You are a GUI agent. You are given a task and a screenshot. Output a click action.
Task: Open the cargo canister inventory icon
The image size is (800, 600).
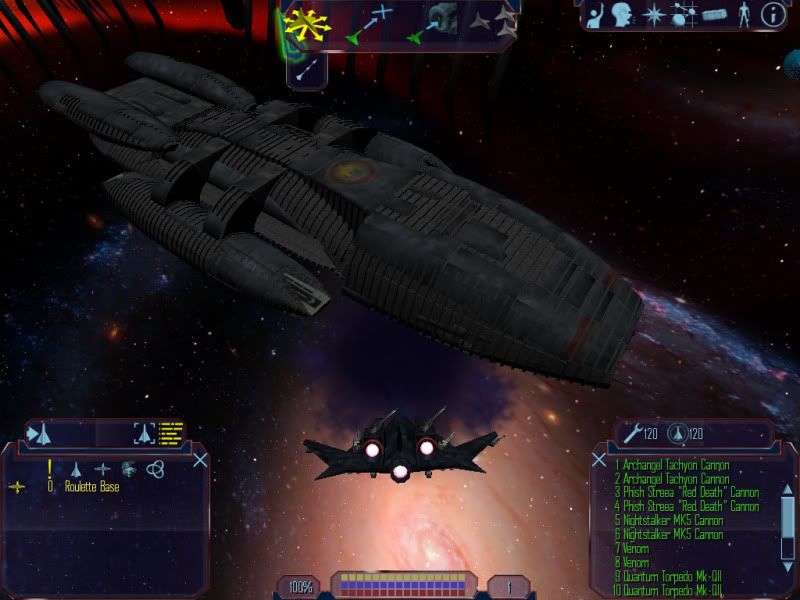coord(712,15)
